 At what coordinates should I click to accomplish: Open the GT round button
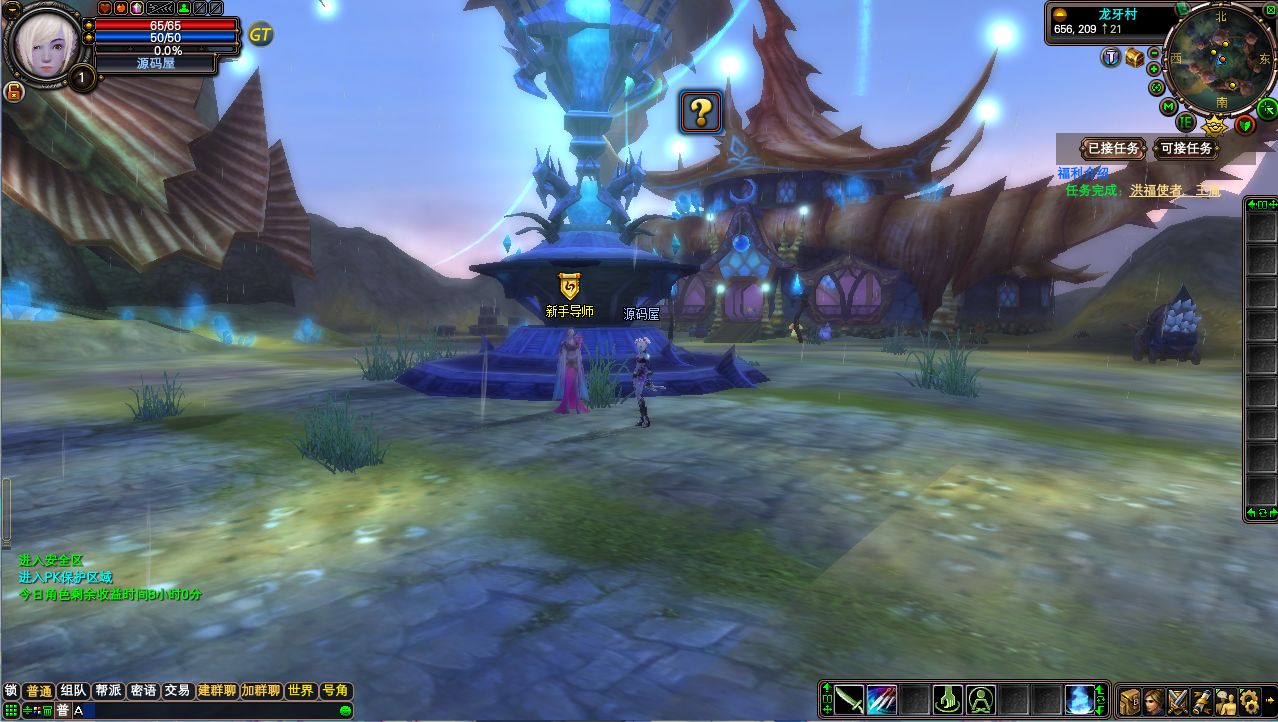tap(261, 34)
